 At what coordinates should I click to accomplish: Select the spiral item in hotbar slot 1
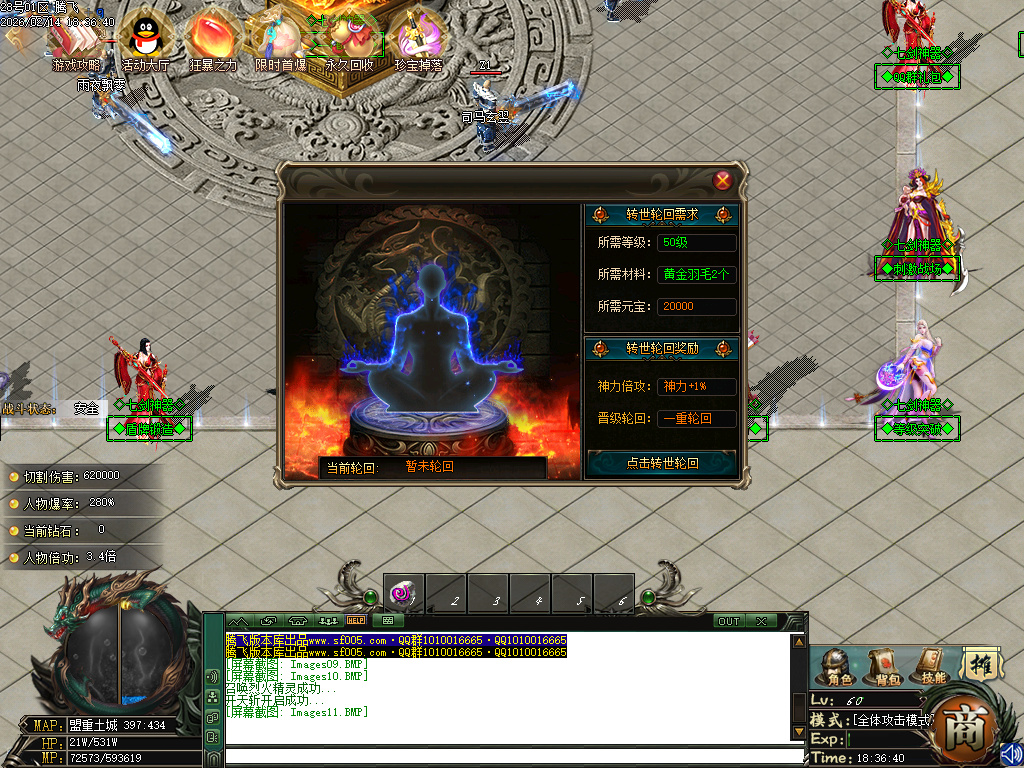pos(404,593)
